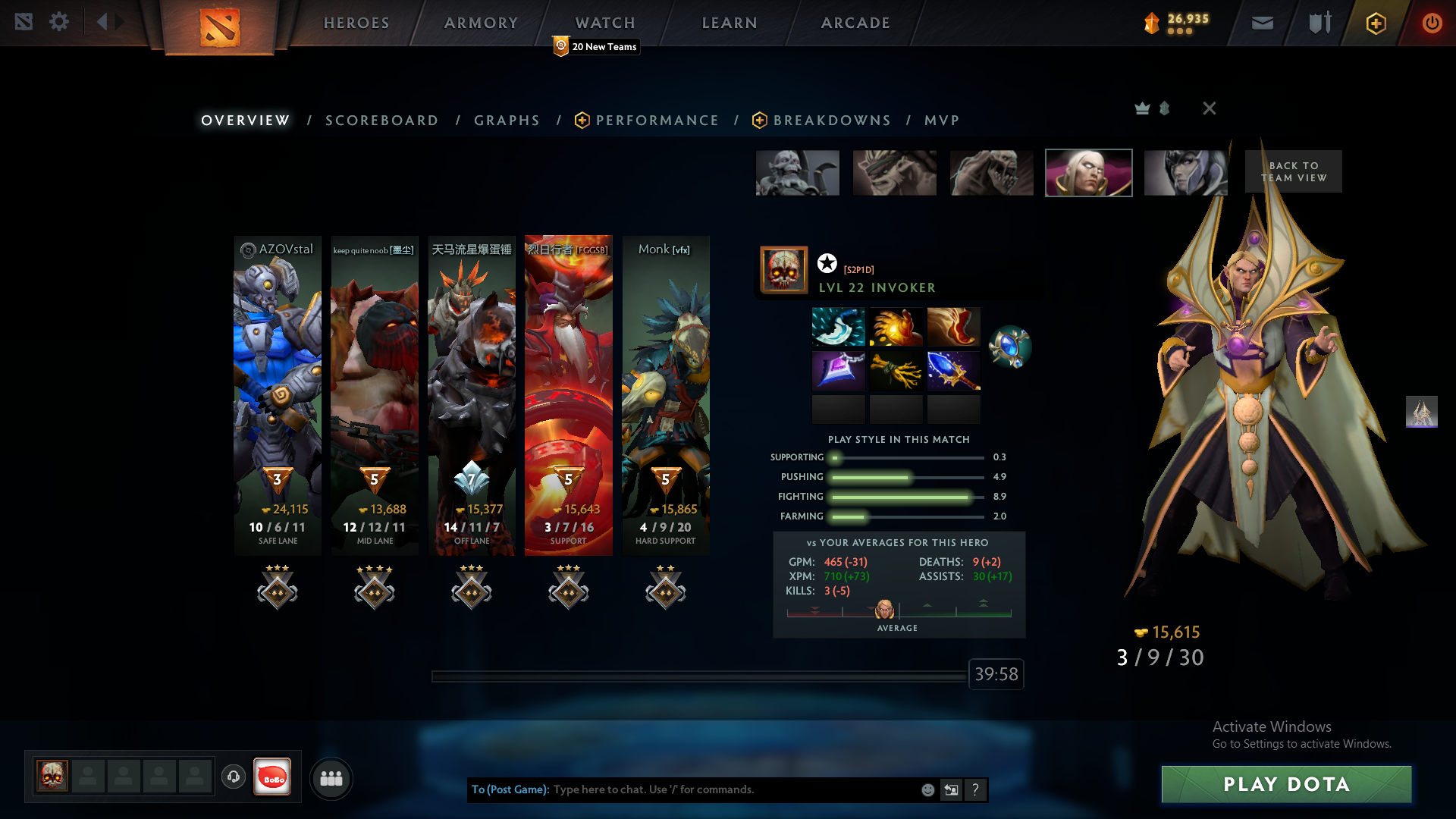Click the power button icon
1456x819 pixels.
click(1432, 23)
